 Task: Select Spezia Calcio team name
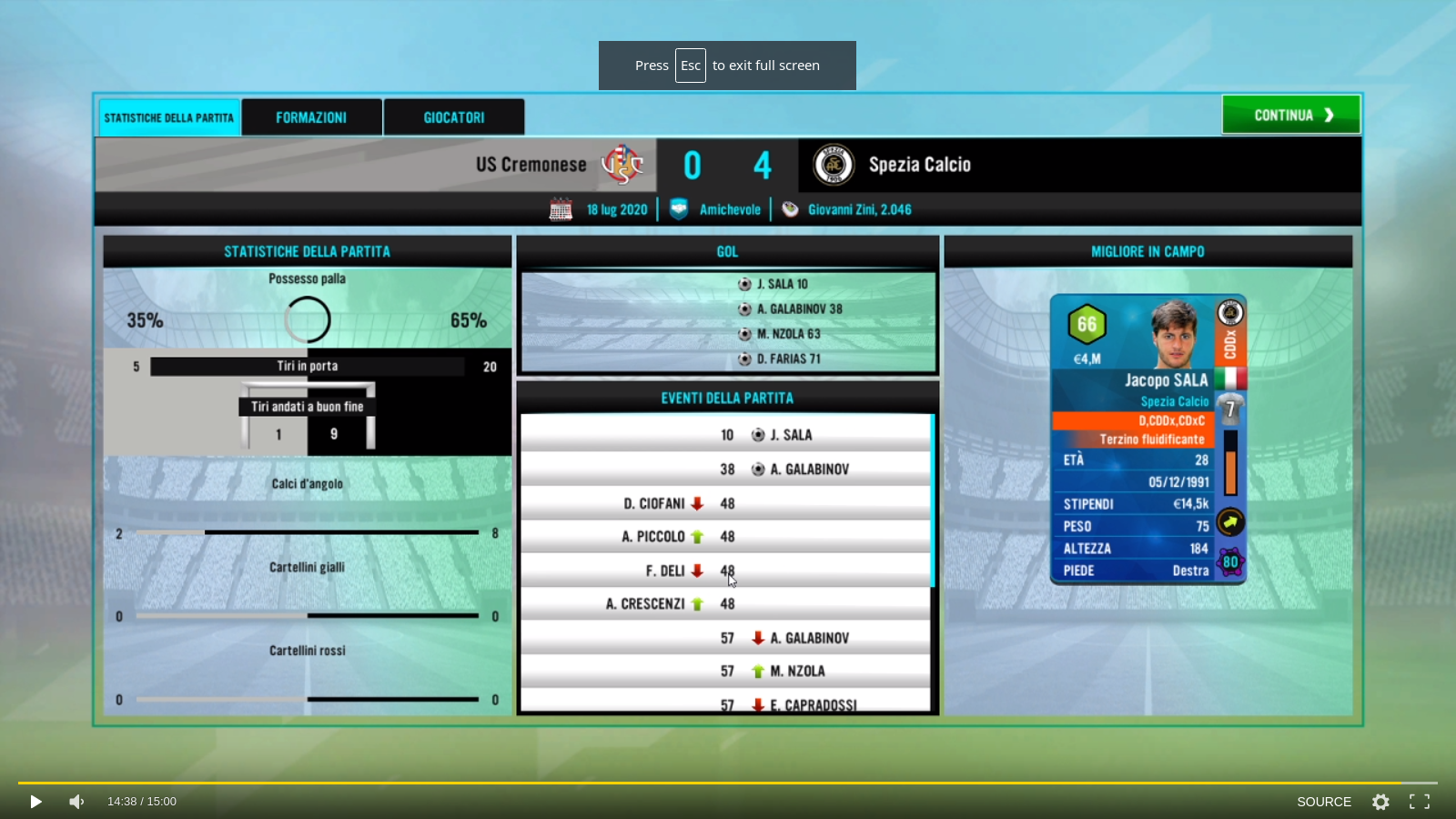pos(919,165)
